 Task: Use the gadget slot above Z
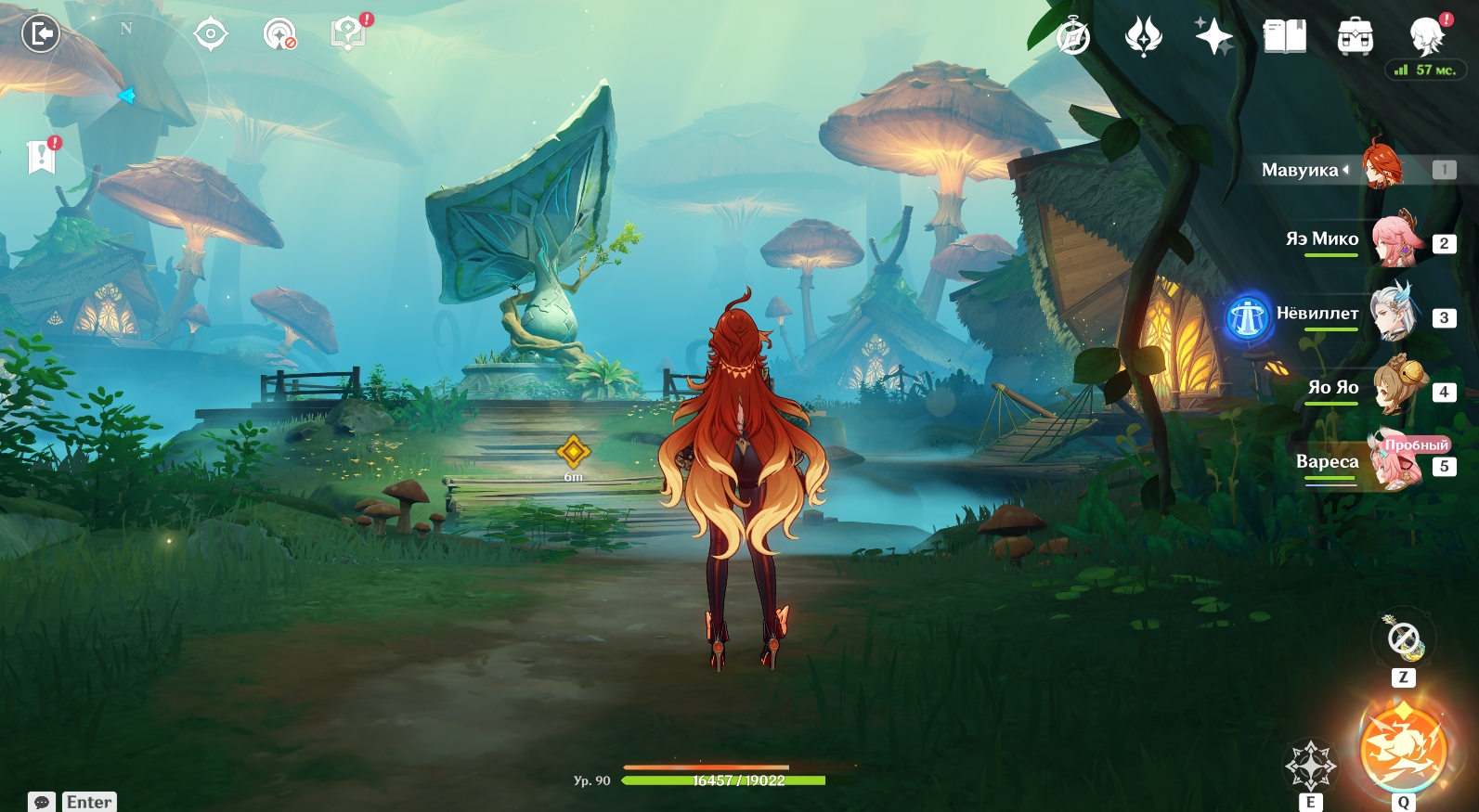(x=1403, y=638)
